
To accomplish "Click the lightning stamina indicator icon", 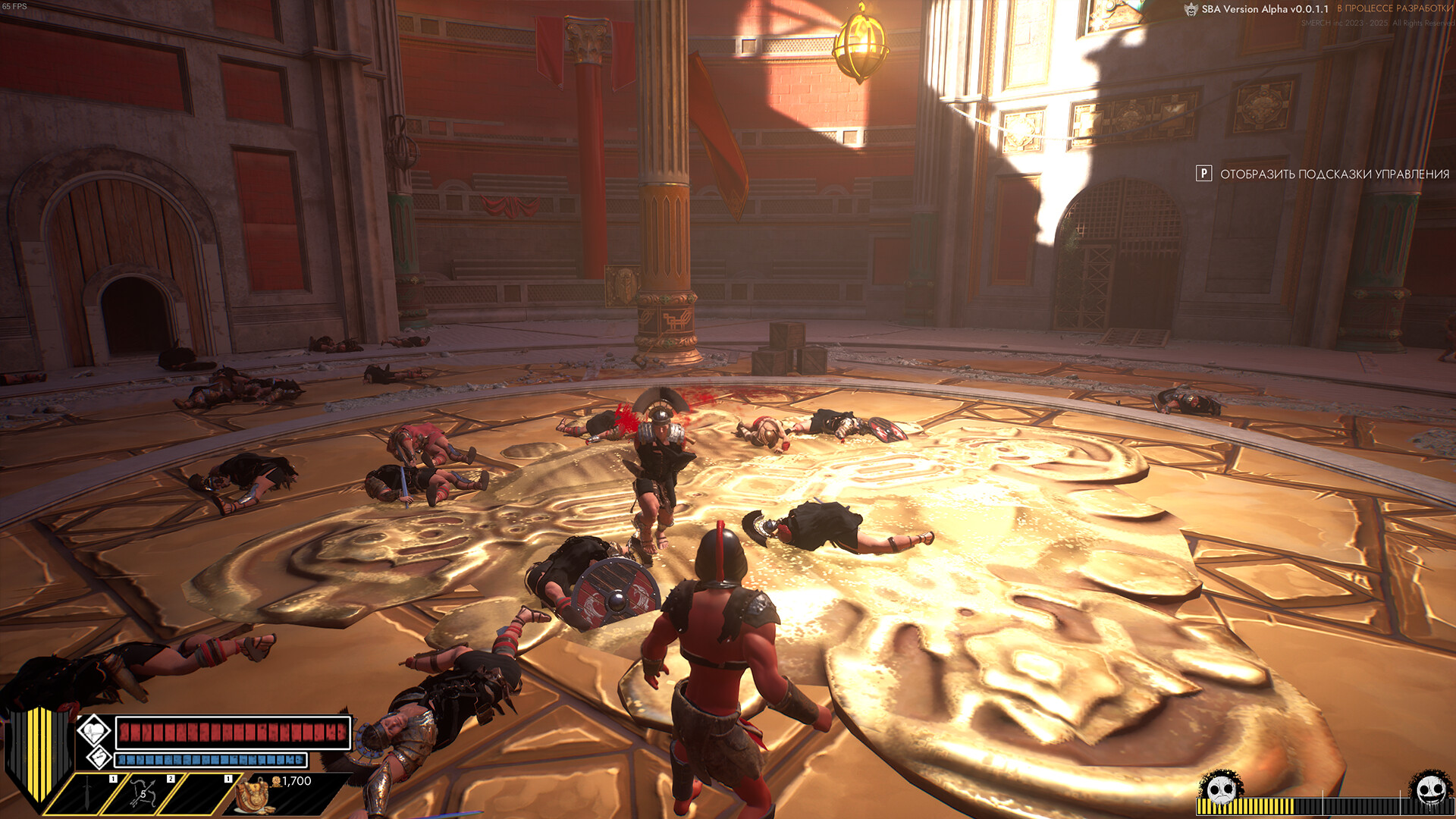I will [99, 758].
